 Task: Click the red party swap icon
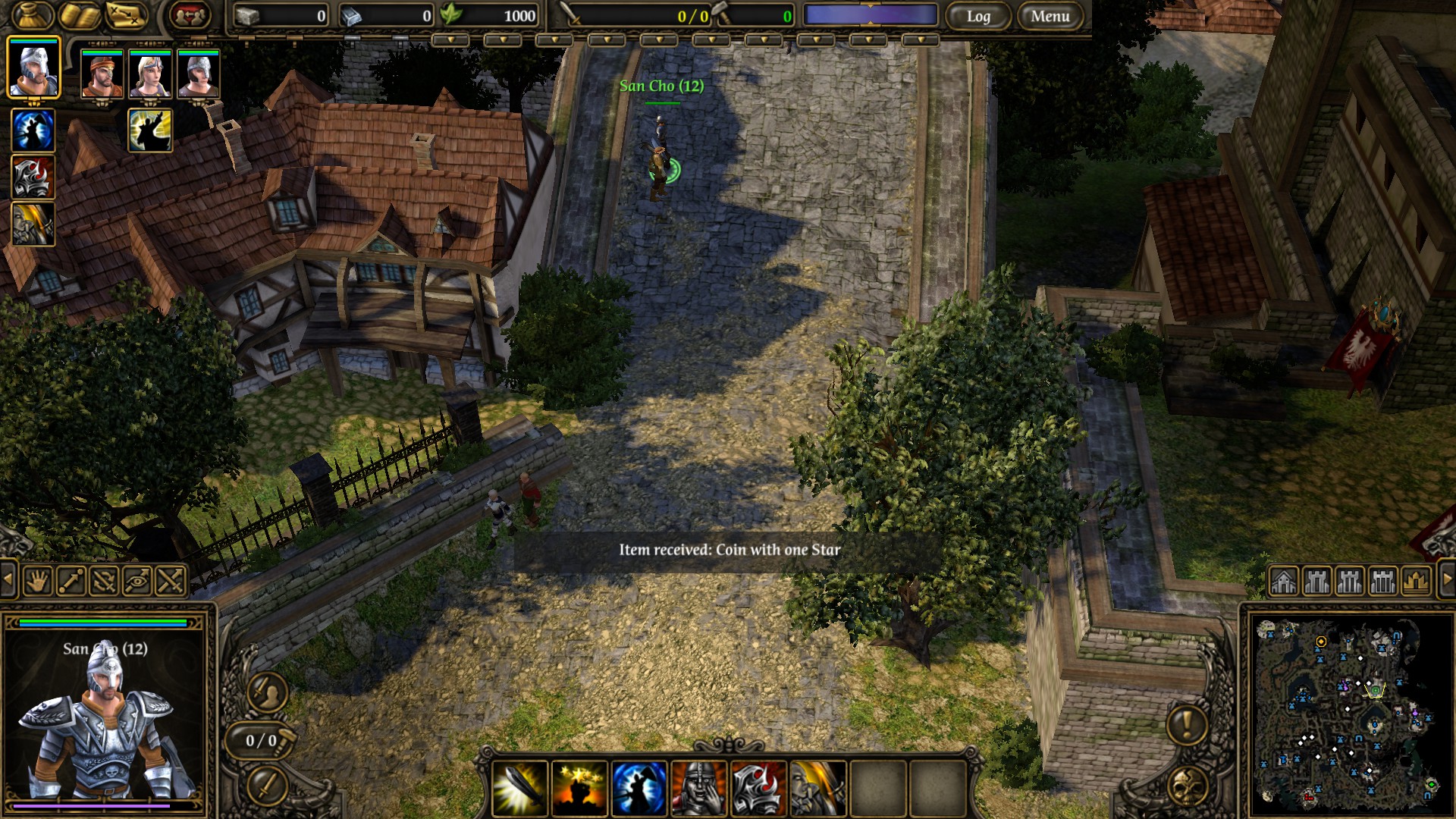click(190, 15)
